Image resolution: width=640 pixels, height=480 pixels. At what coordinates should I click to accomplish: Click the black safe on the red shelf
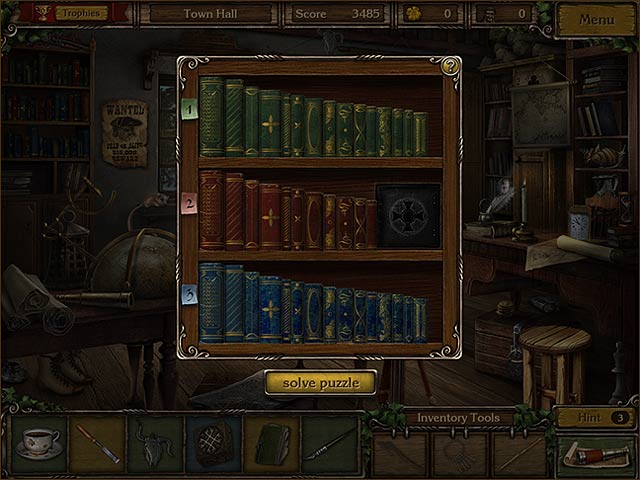tap(407, 215)
